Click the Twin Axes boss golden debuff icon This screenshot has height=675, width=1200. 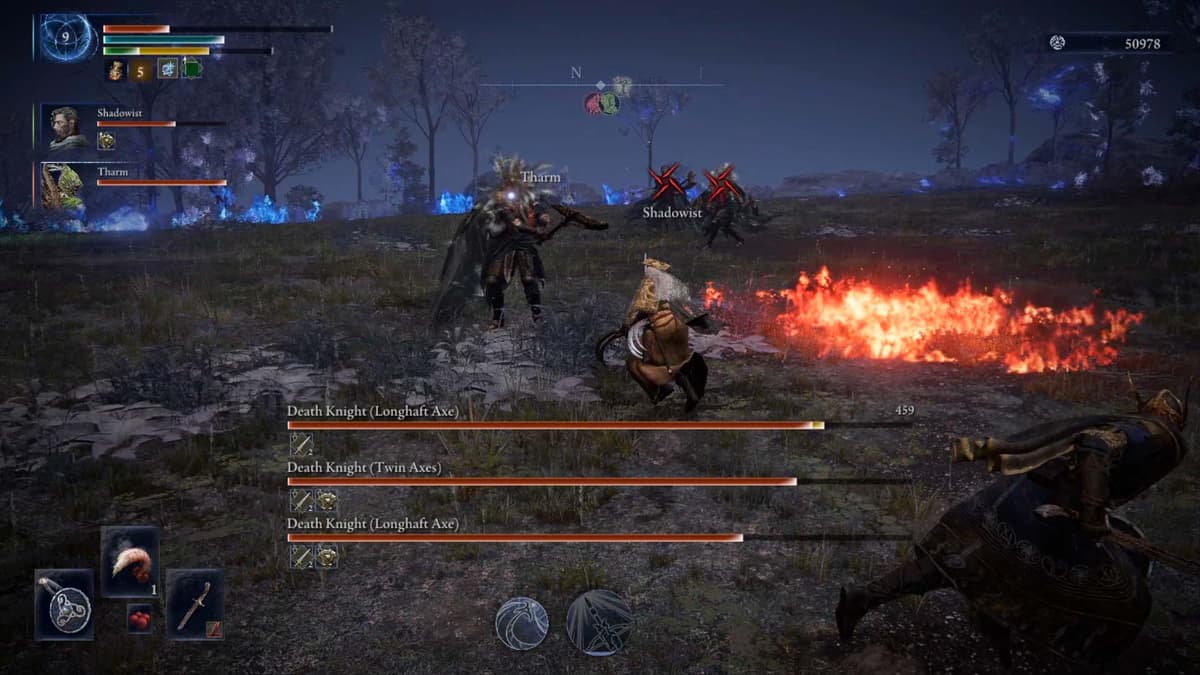click(x=326, y=500)
